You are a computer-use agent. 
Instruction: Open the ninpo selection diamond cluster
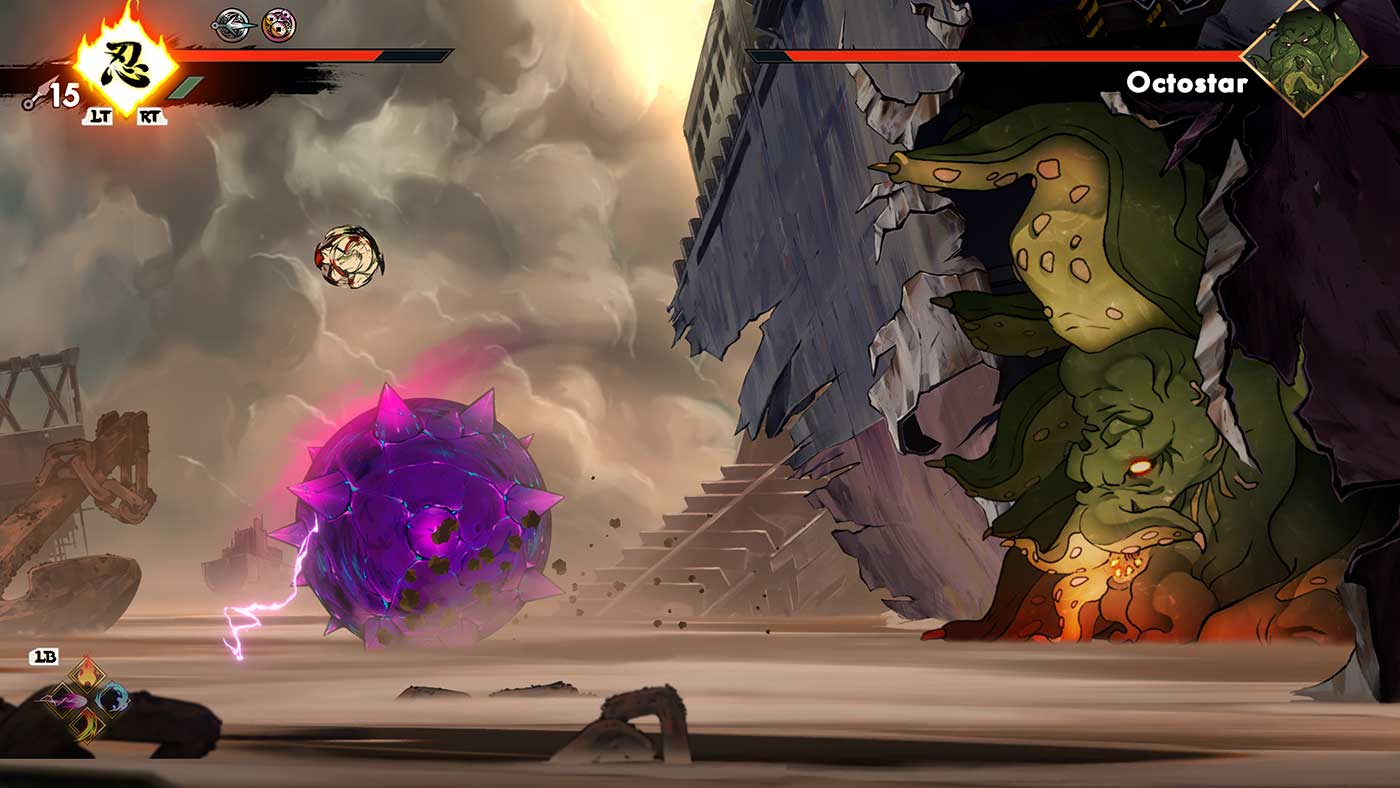pyautogui.click(x=85, y=700)
